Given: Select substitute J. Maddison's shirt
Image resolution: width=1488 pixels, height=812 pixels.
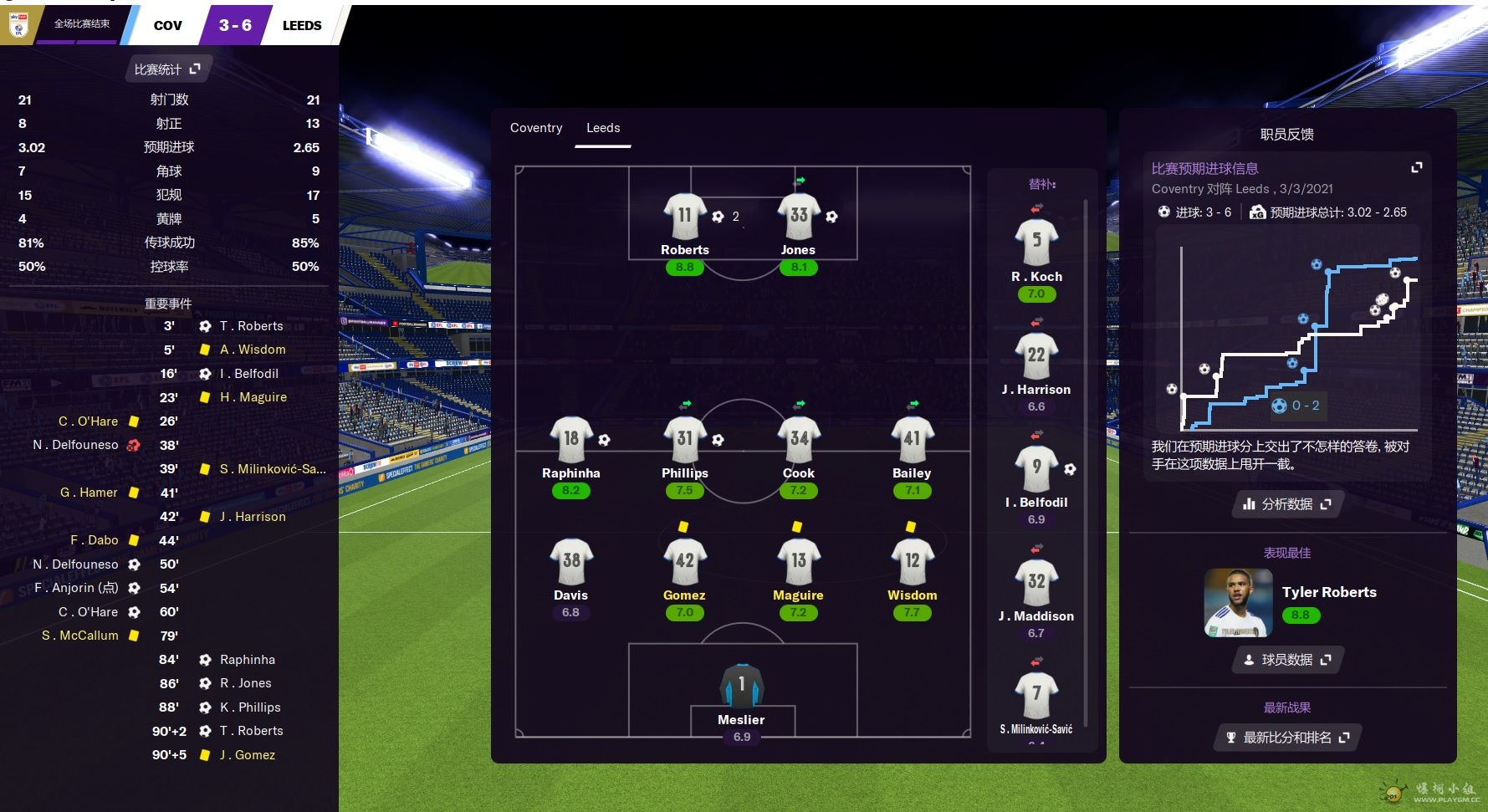Looking at the screenshot, I should pos(1036,582).
